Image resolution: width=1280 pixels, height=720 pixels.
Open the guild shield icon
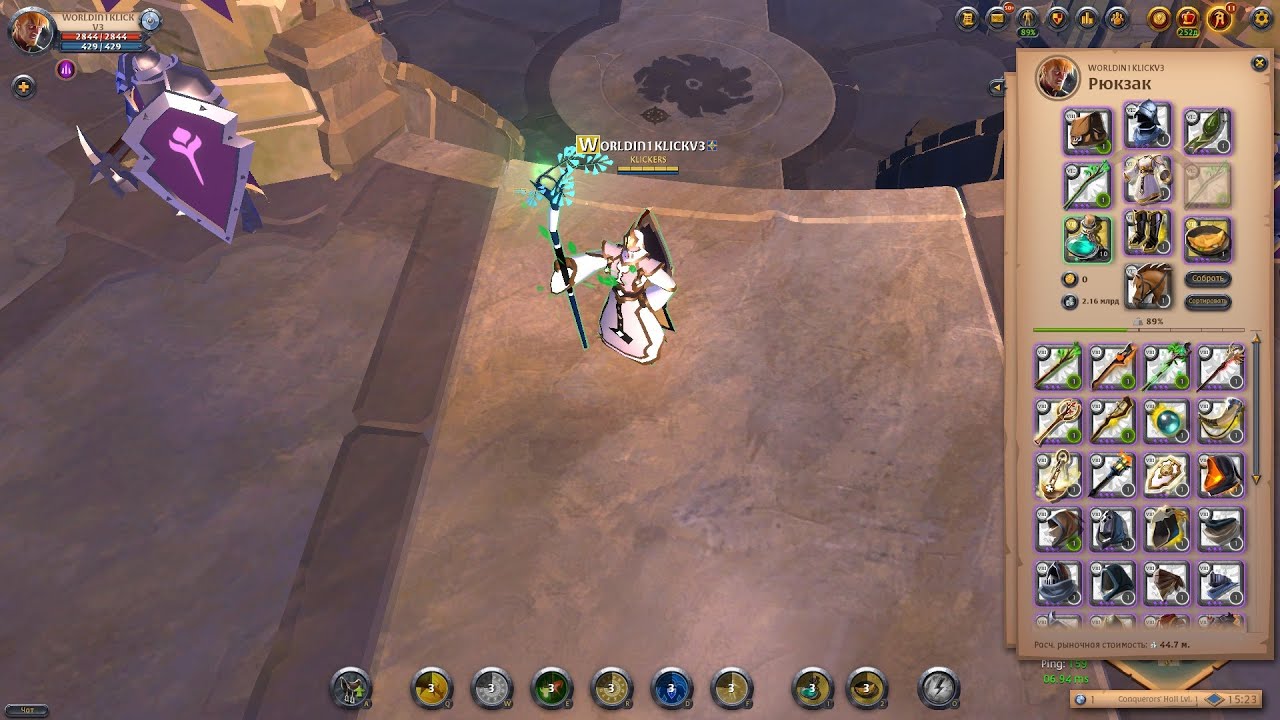(x=1057, y=18)
